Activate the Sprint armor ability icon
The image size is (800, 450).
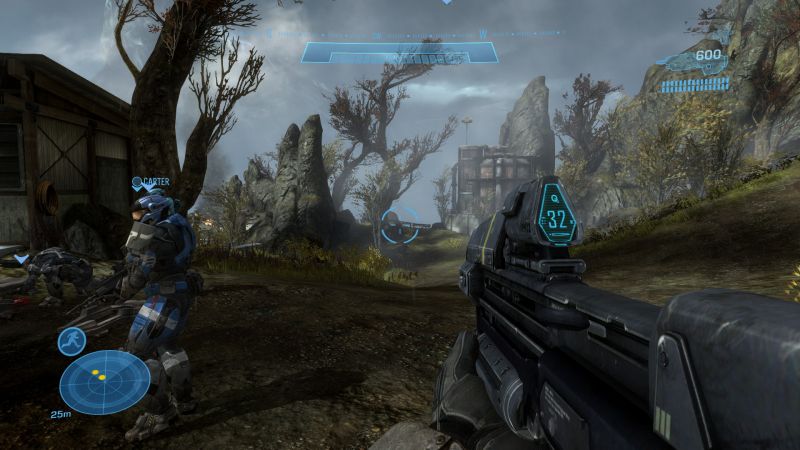pos(71,341)
